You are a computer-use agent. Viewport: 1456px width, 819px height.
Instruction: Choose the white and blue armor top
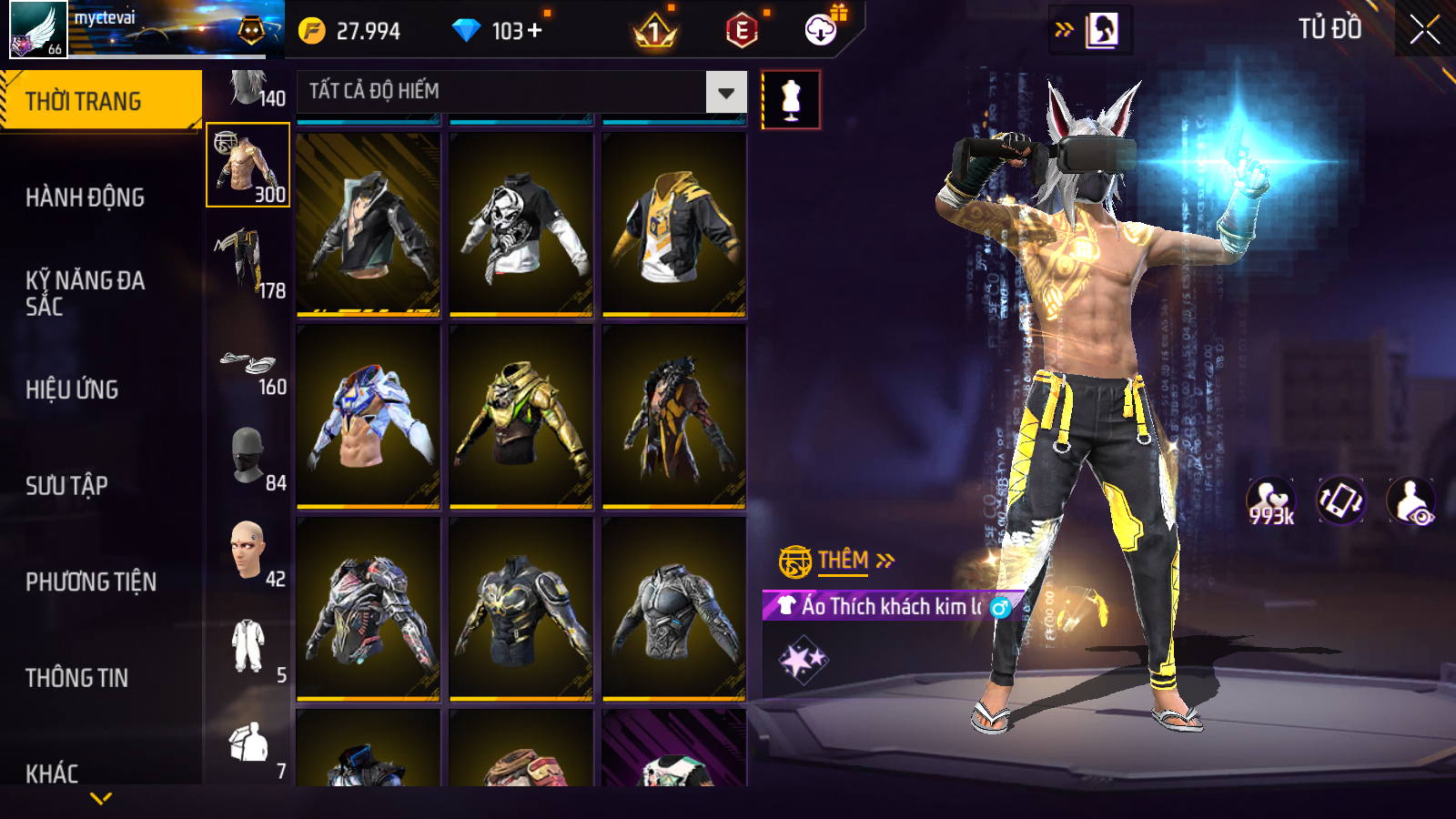pyautogui.click(x=368, y=417)
